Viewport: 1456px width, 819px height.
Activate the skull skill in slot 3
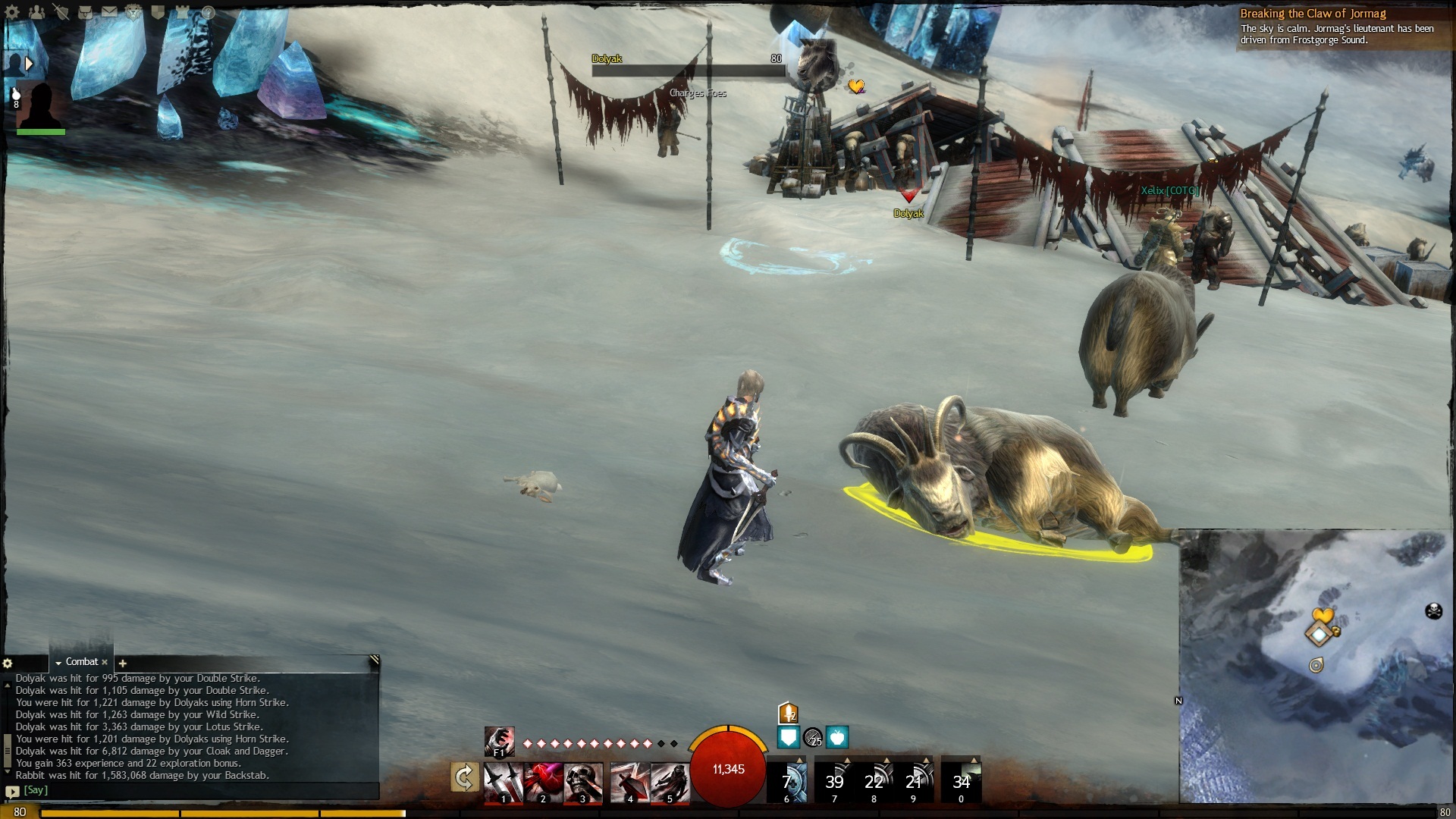583,782
